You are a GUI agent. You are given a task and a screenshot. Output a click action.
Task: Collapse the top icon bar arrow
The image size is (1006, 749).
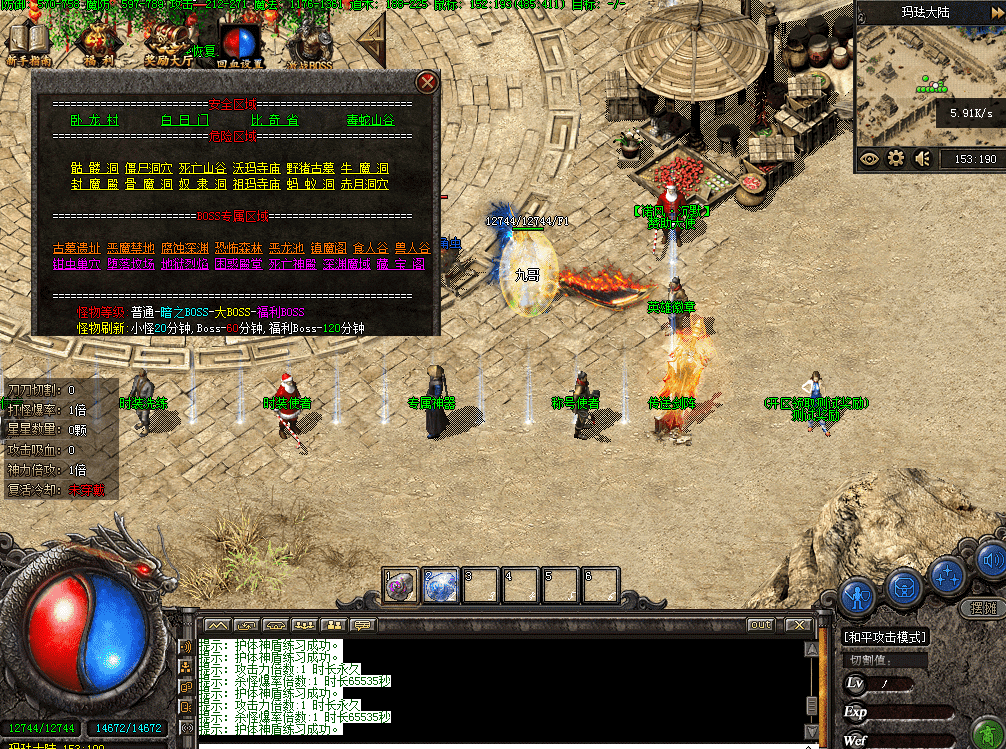click(372, 42)
